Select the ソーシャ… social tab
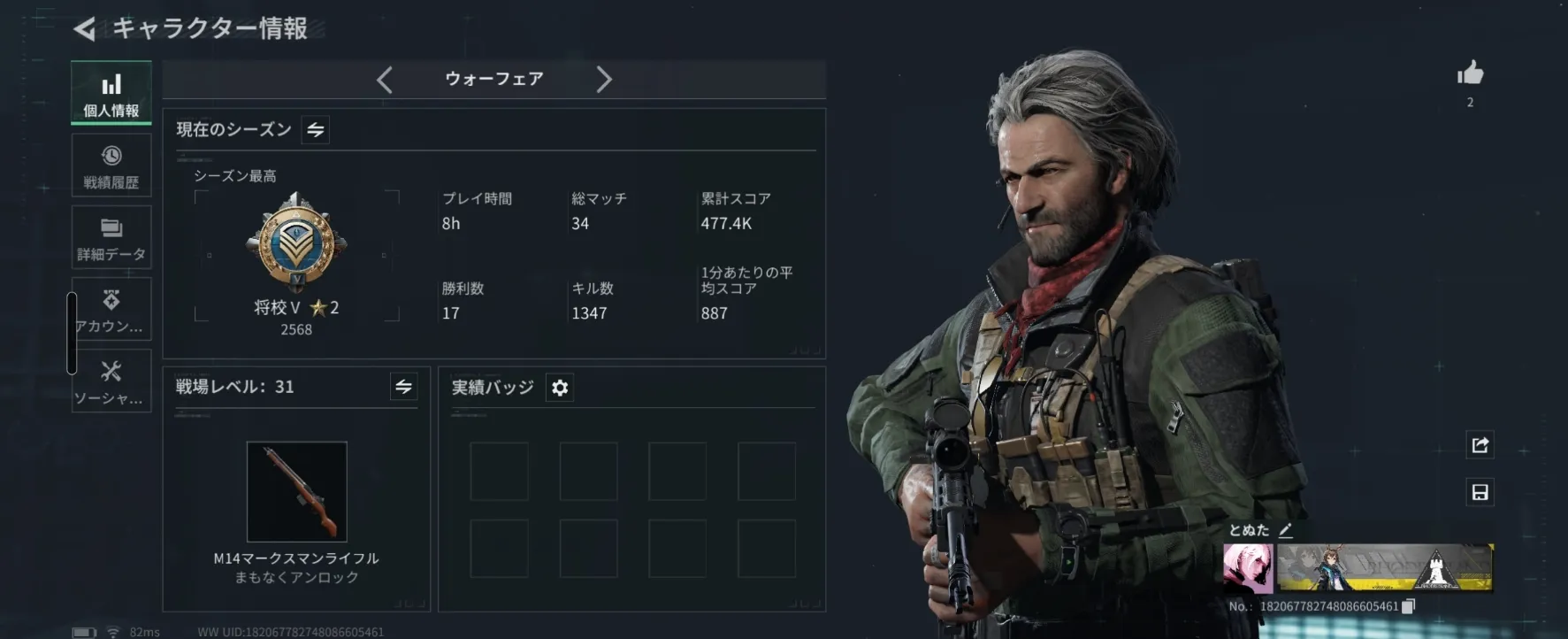The image size is (1568, 639). (x=111, y=381)
